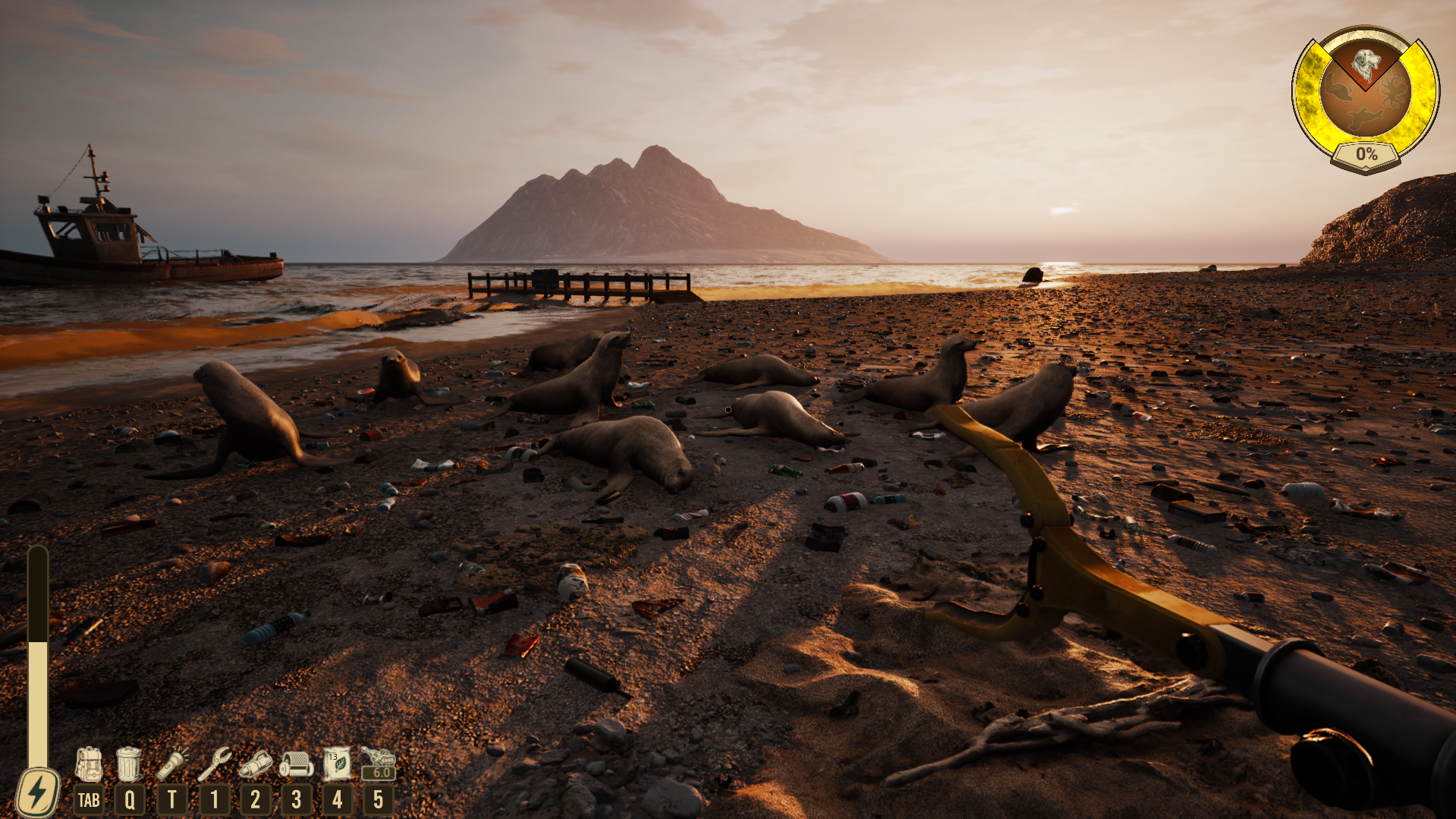Toggle the flashlight icon
Screen dimensions: 1456x819
173,764
